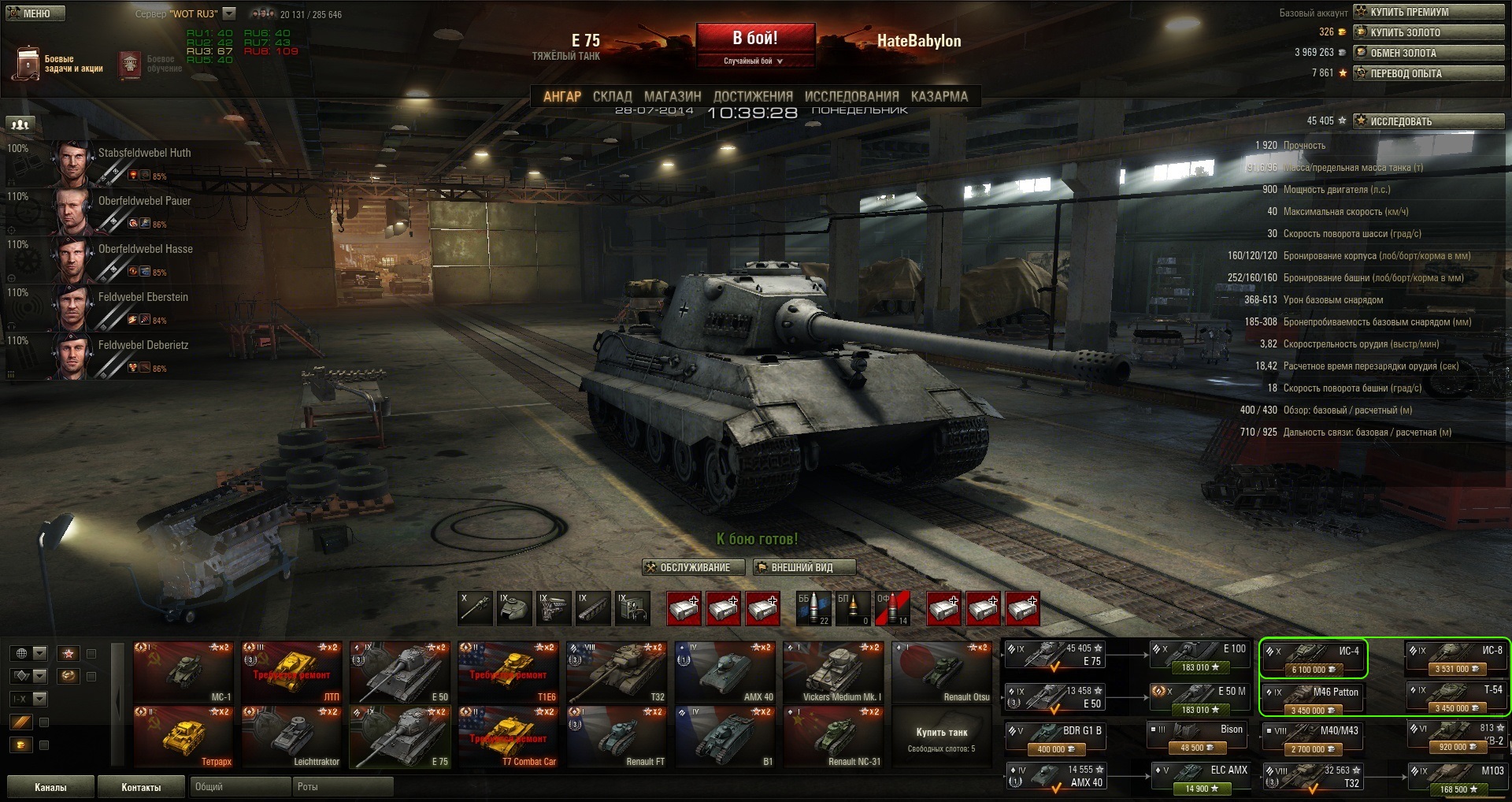This screenshot has width=1512, height=802.
Task: Go to the ДОСТИЖЕНИЯ tab
Action: coord(752,96)
